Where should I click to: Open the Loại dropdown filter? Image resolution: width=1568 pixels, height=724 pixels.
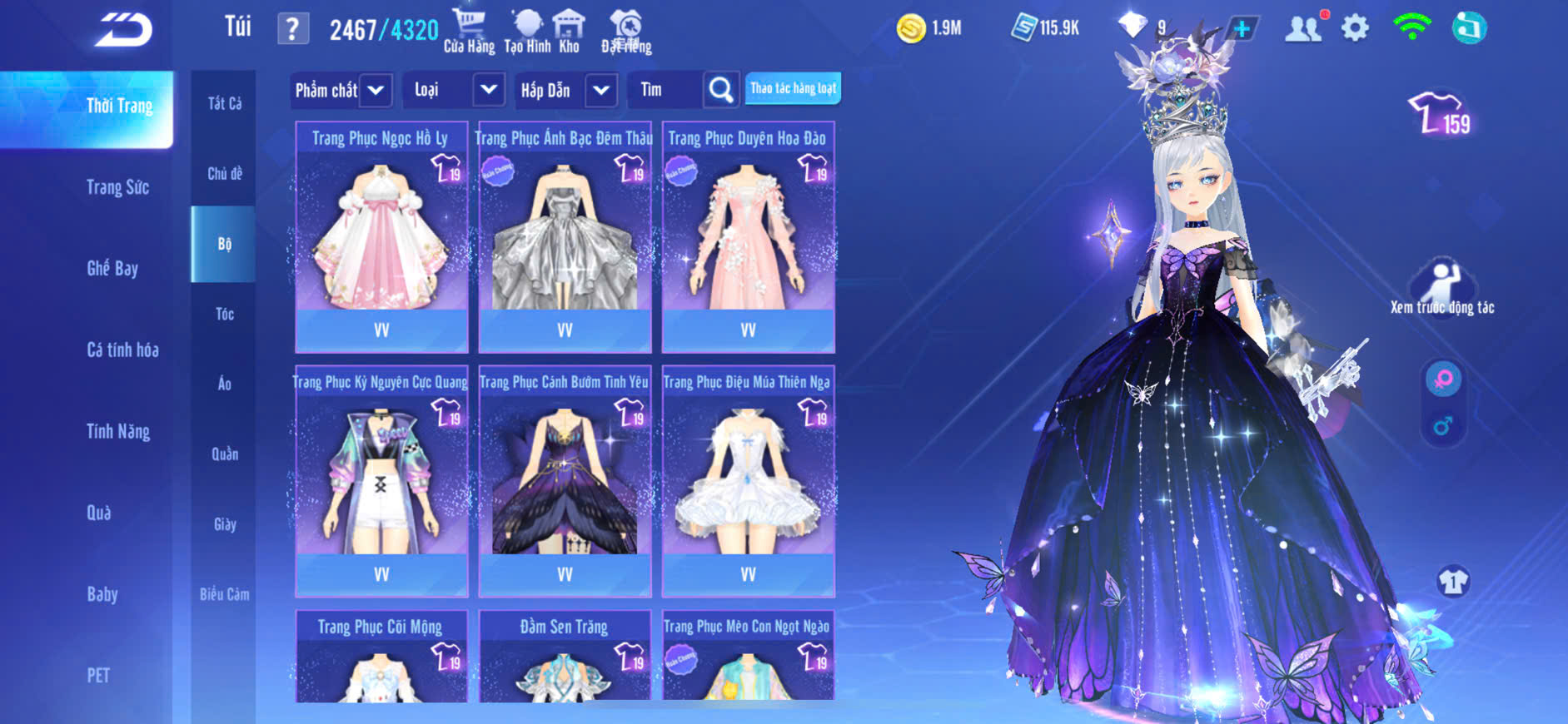489,90
